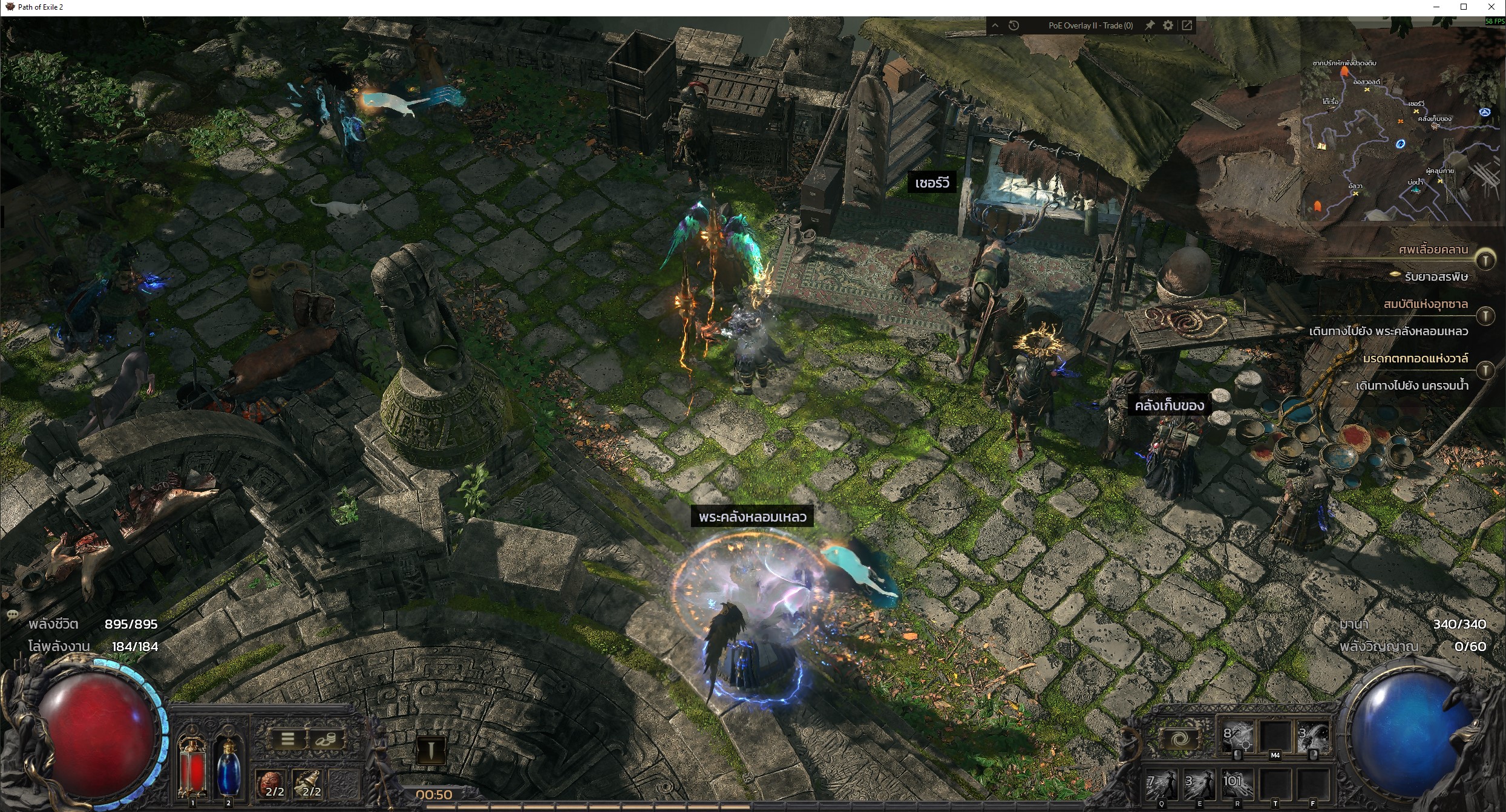Viewport: 1506px width, 812px height.
Task: Activate the R skill showing 101
Action: (1237, 785)
